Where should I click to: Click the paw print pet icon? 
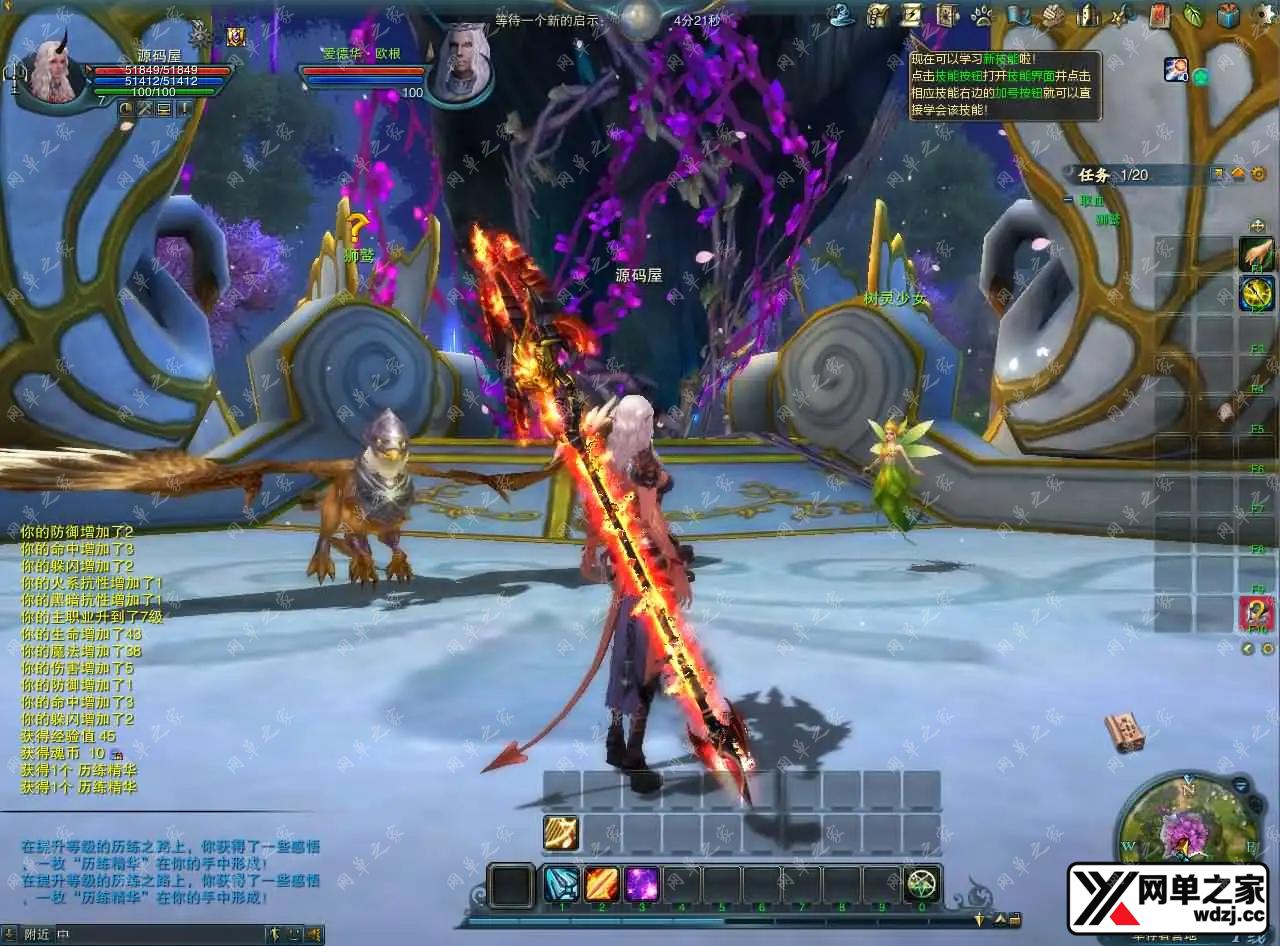(982, 15)
